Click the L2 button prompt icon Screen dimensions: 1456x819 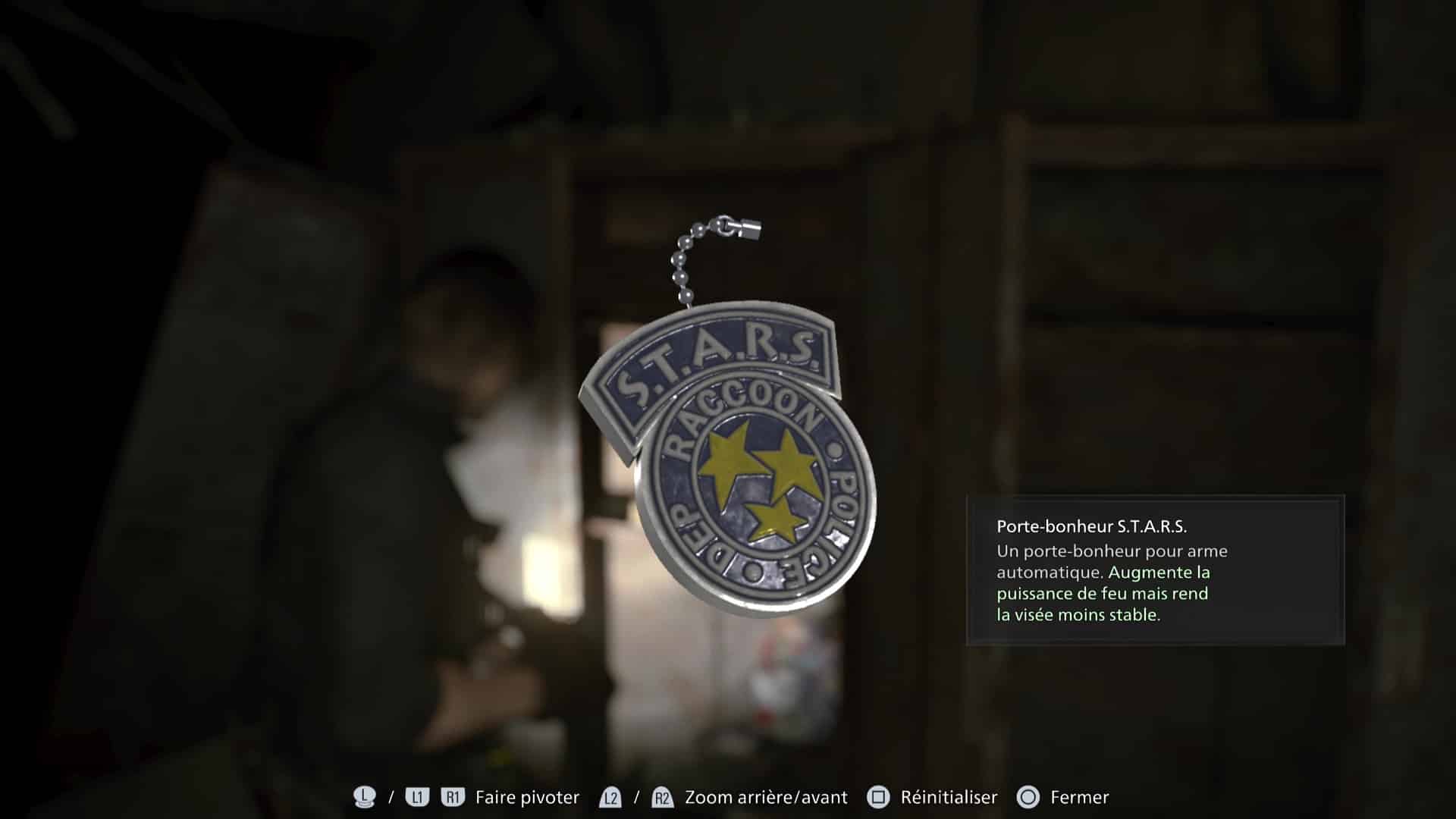(x=610, y=795)
